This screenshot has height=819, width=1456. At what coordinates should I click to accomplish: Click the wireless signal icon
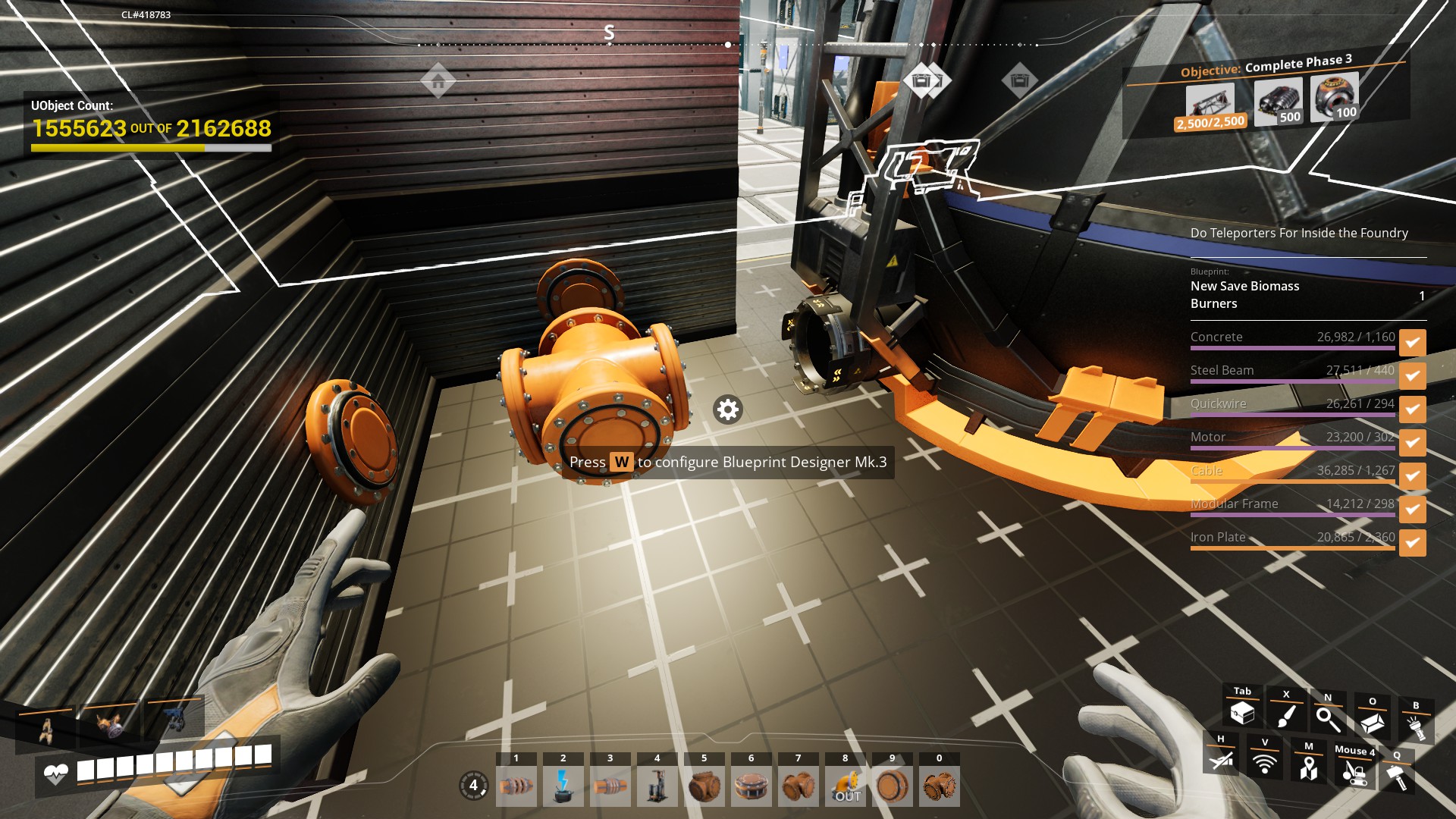click(x=1264, y=763)
